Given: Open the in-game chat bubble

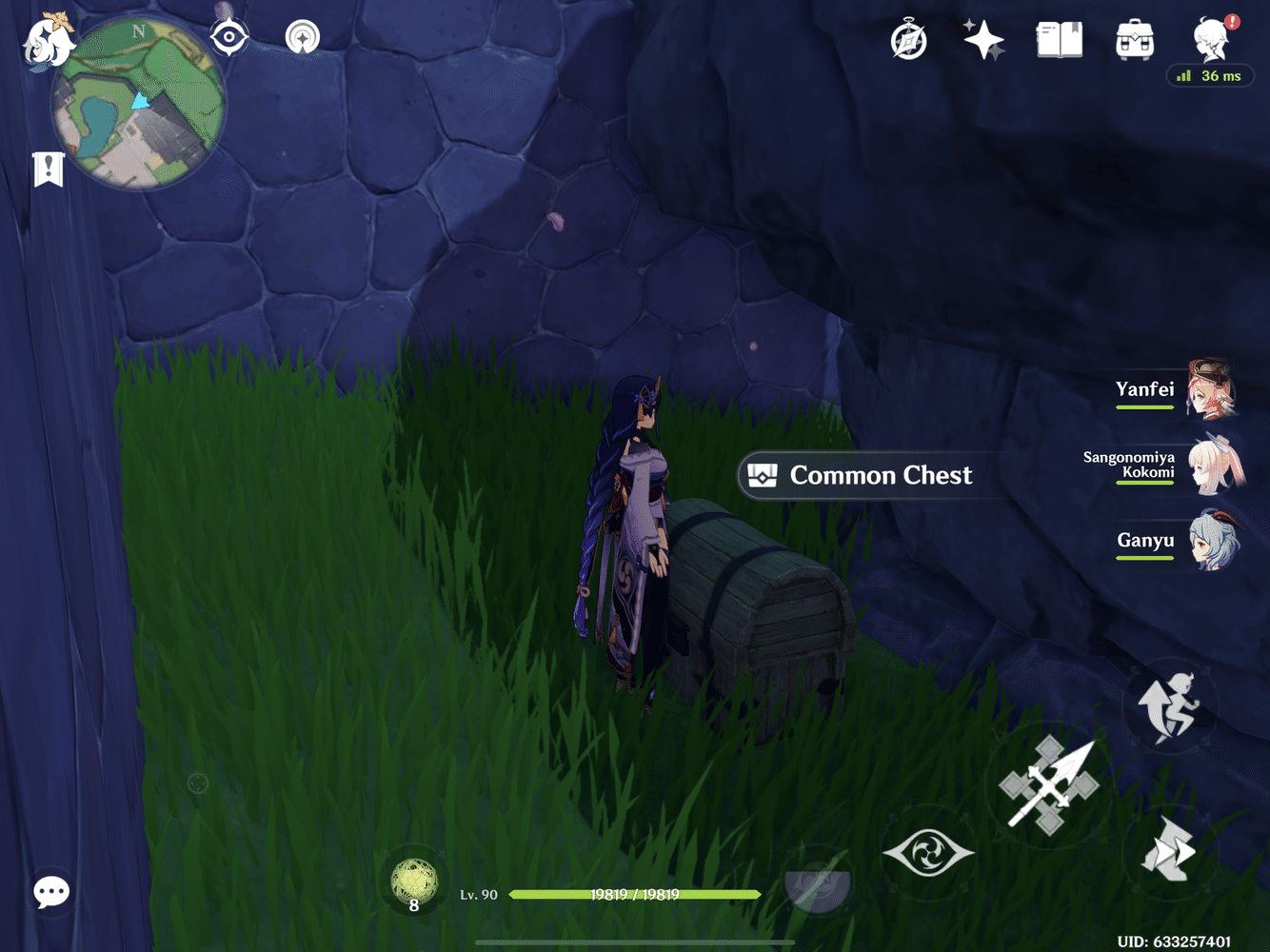Looking at the screenshot, I should pos(52,893).
